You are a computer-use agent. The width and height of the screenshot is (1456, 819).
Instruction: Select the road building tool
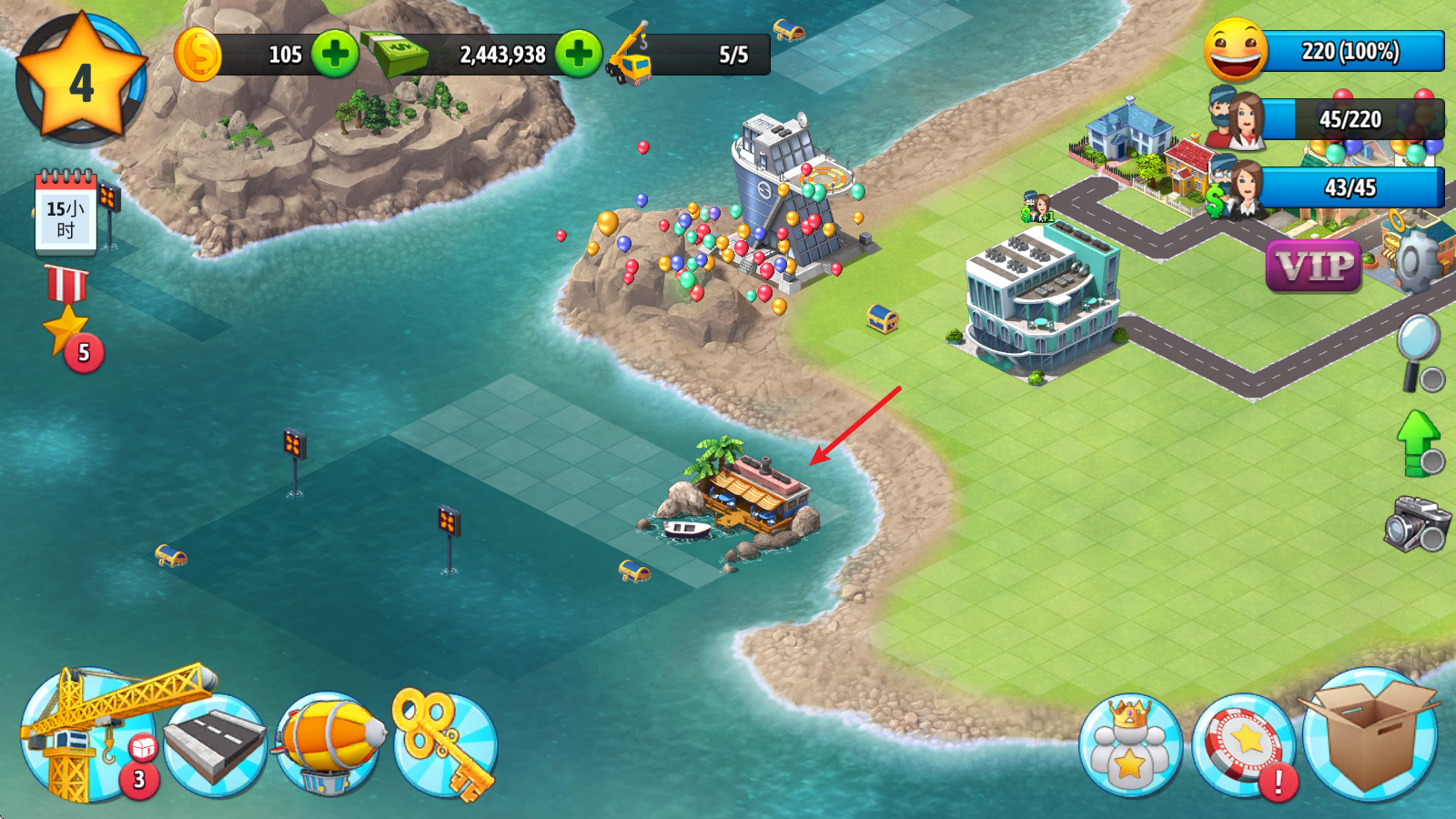pyautogui.click(x=216, y=742)
